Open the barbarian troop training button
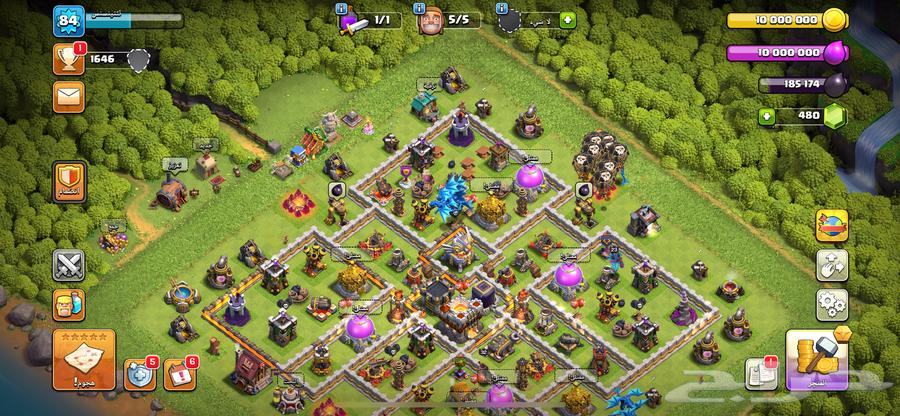The image size is (900, 416). [69, 303]
